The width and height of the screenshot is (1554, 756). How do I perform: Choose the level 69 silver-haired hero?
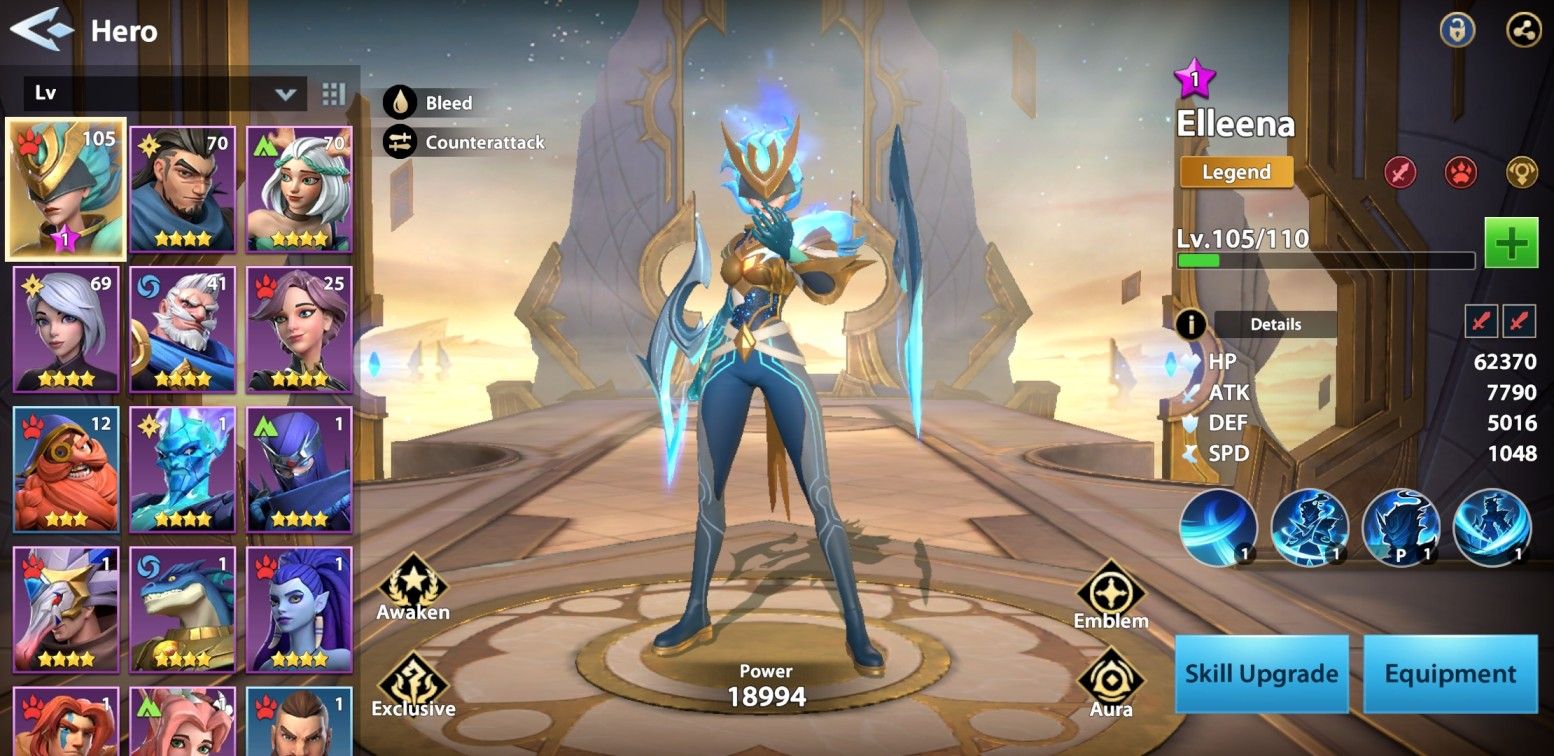(x=66, y=329)
